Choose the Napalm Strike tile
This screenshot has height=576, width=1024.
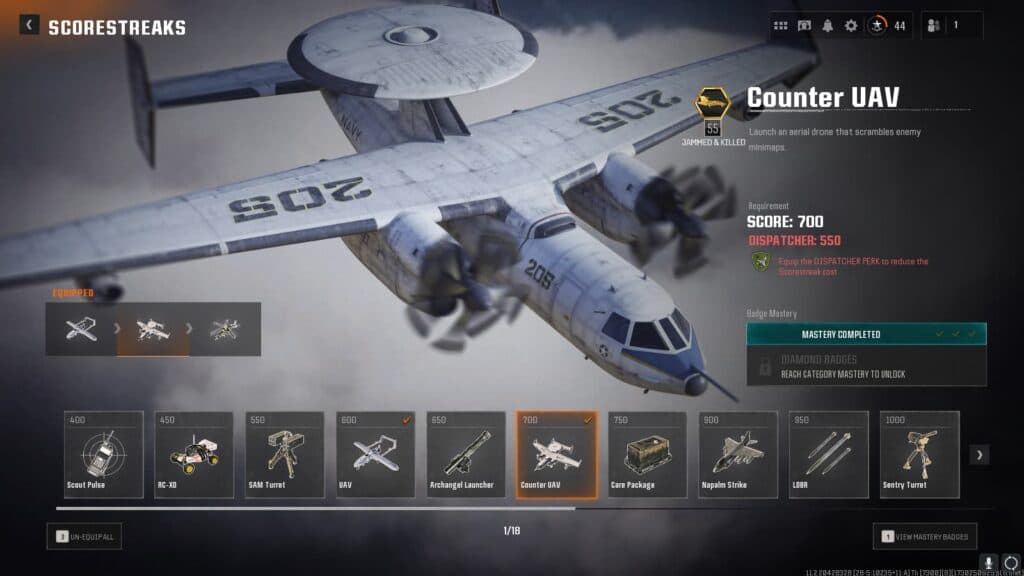click(x=738, y=454)
